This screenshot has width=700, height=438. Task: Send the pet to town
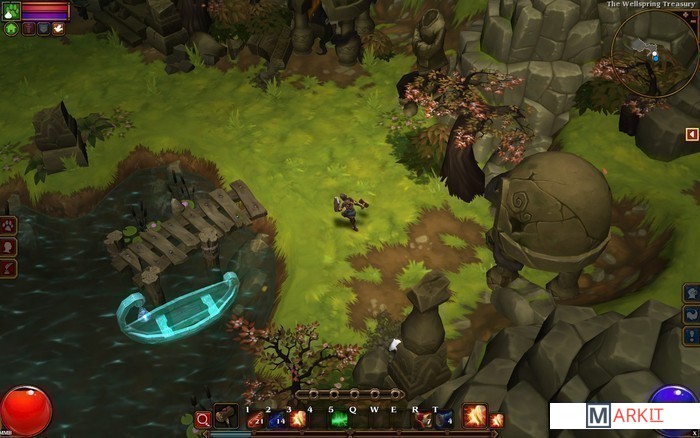[11, 29]
